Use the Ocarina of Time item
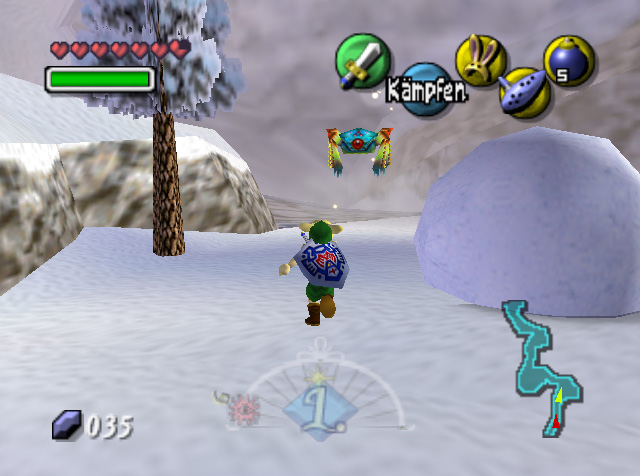The image size is (640, 476). pos(523,92)
